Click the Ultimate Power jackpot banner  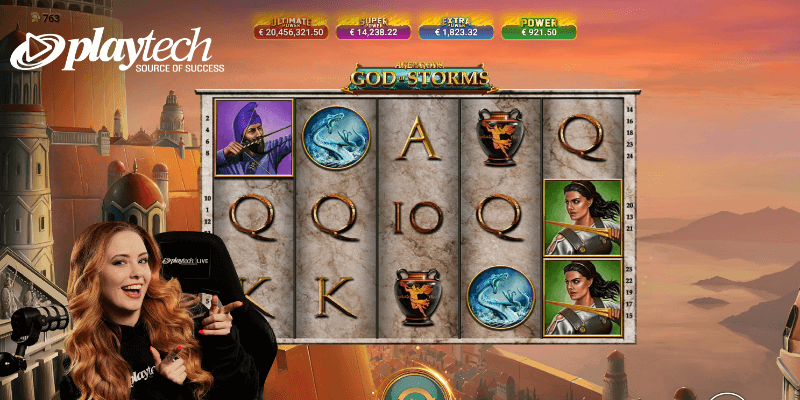[288, 27]
